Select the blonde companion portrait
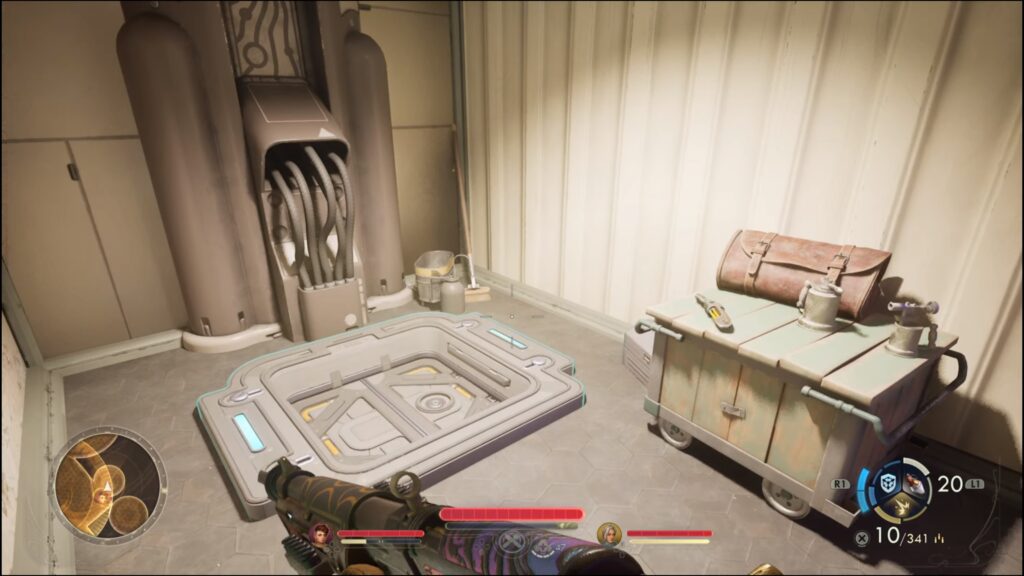 pyautogui.click(x=608, y=534)
